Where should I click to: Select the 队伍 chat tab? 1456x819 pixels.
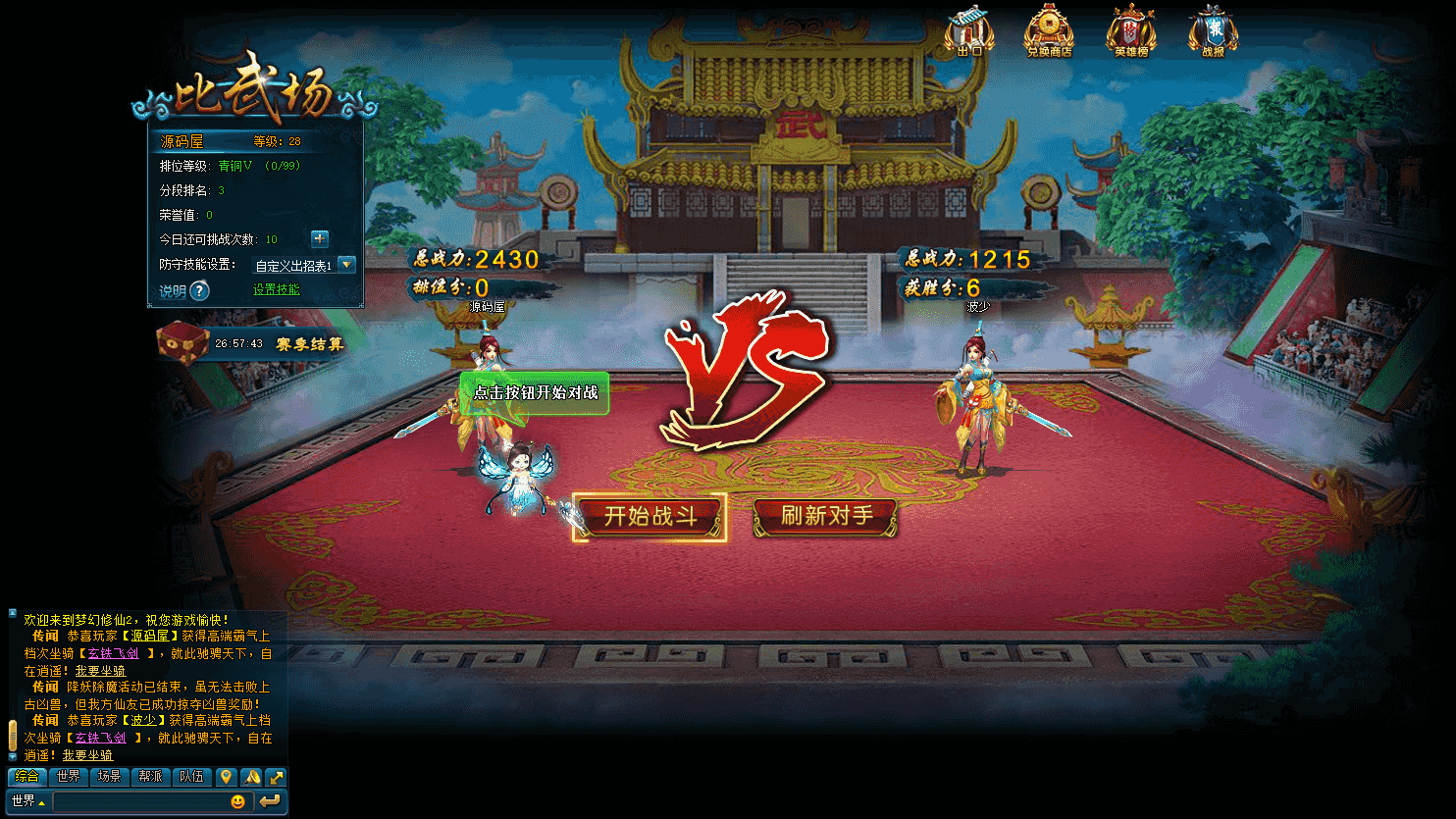[x=191, y=775]
